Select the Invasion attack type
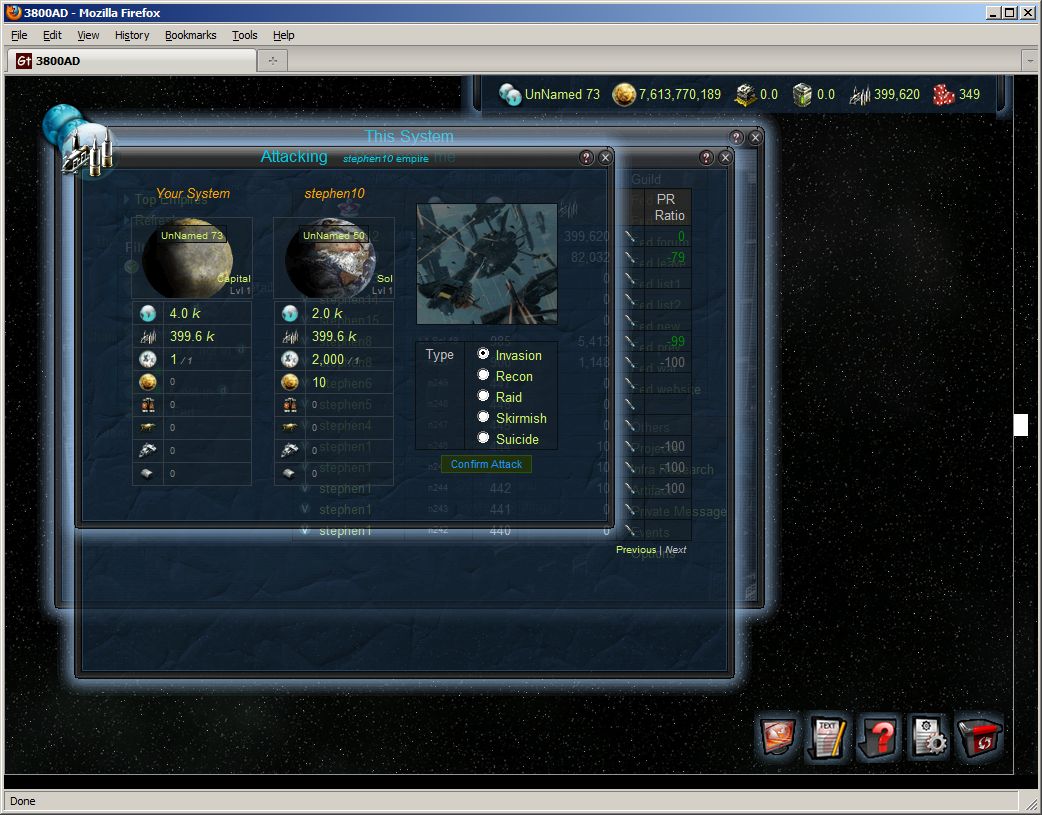 click(484, 354)
